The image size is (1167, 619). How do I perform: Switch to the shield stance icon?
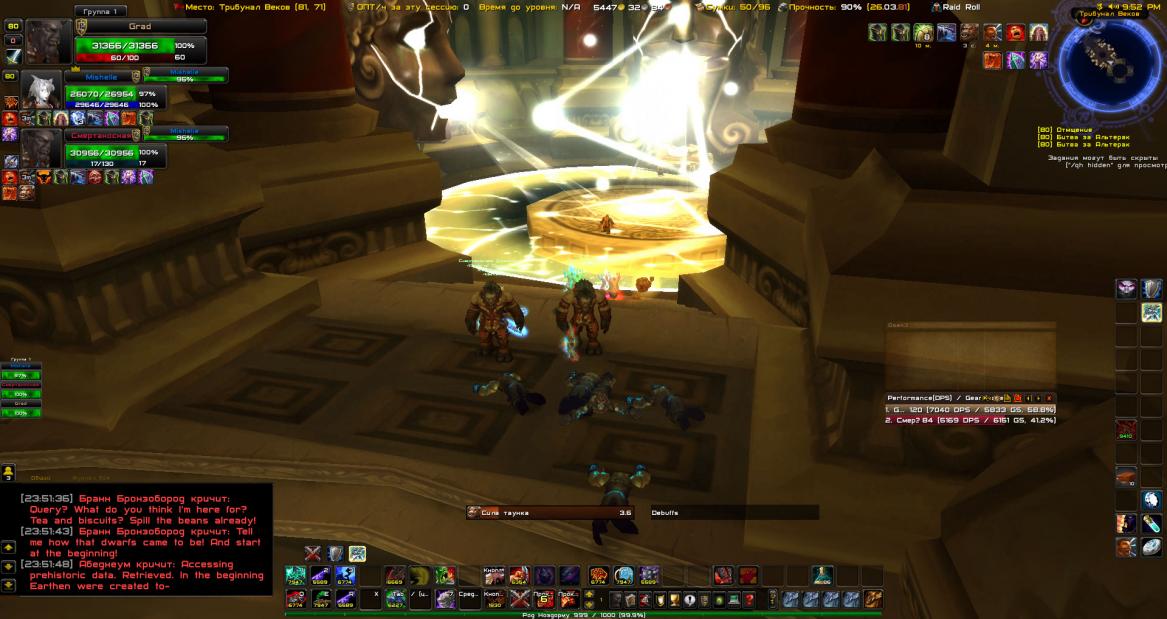click(x=335, y=553)
